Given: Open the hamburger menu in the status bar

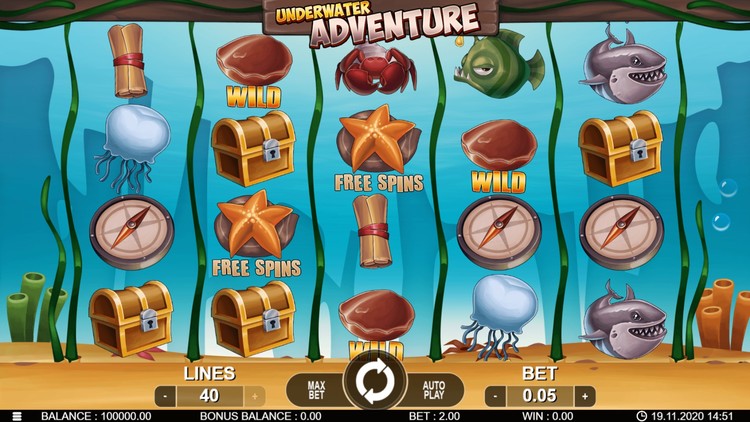Looking at the screenshot, I should click(15, 416).
